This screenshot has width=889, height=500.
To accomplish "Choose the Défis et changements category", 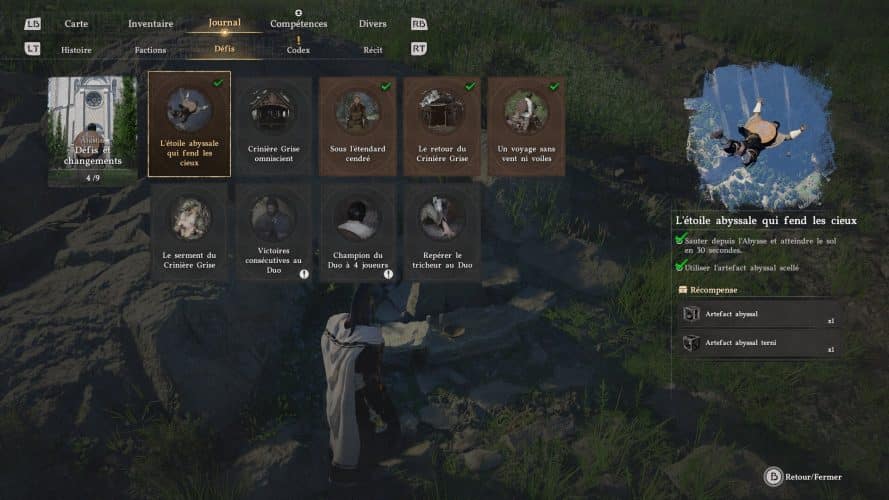I will [91, 131].
